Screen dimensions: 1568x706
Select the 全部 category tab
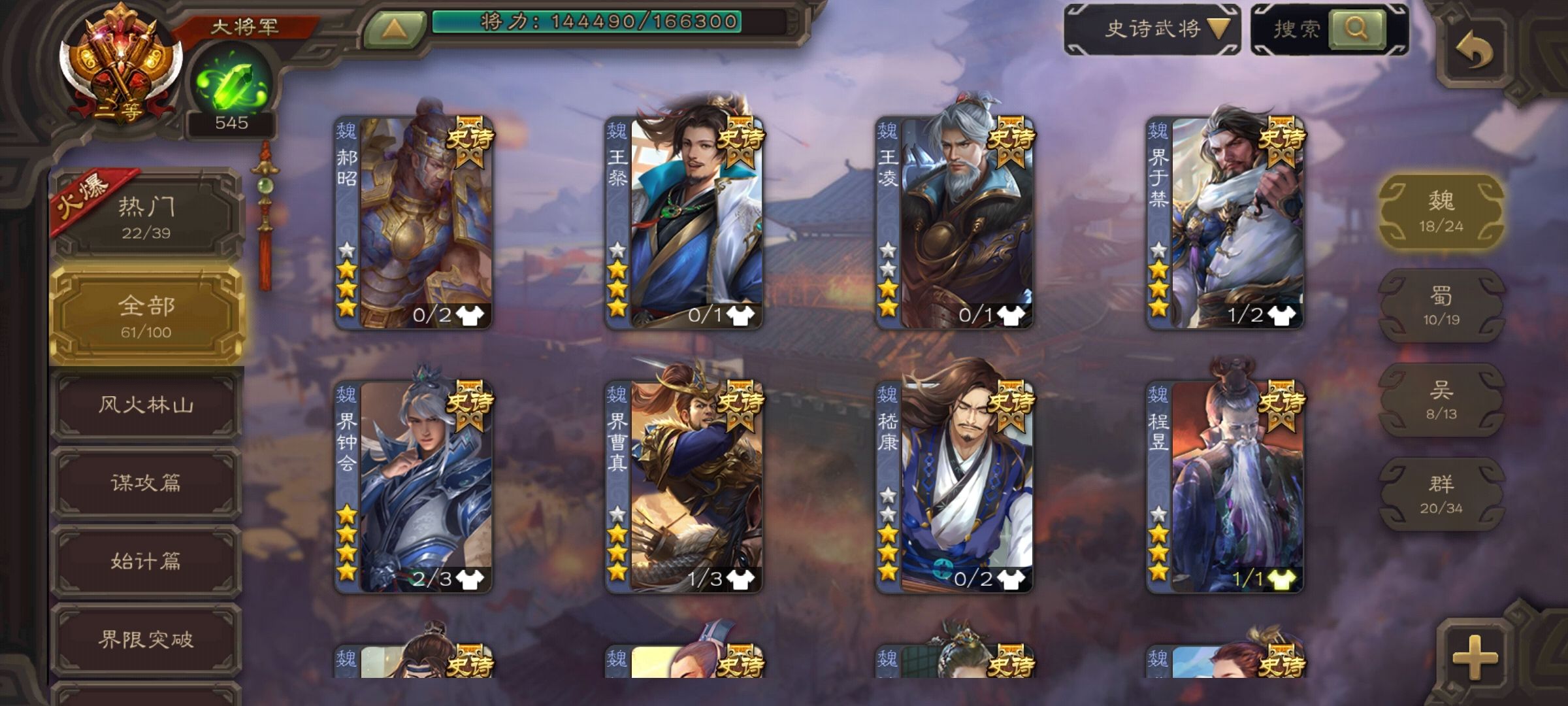pos(146,316)
